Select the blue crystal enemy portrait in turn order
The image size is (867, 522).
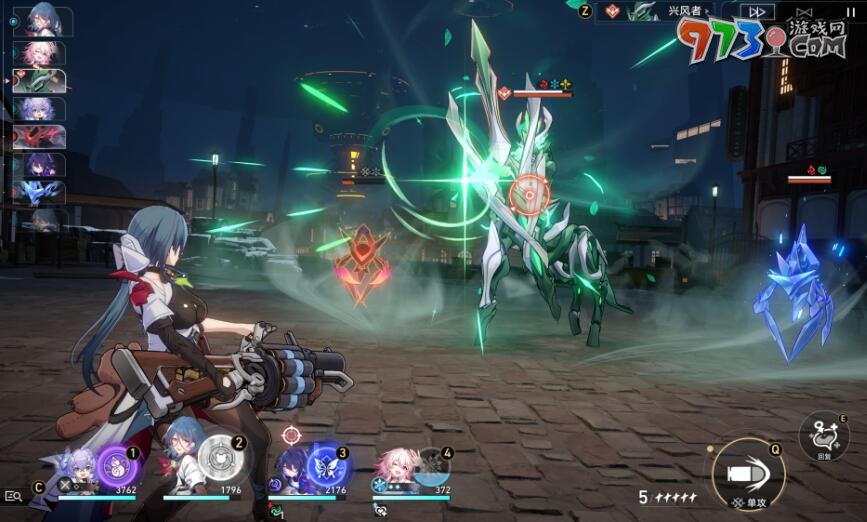tap(40, 192)
